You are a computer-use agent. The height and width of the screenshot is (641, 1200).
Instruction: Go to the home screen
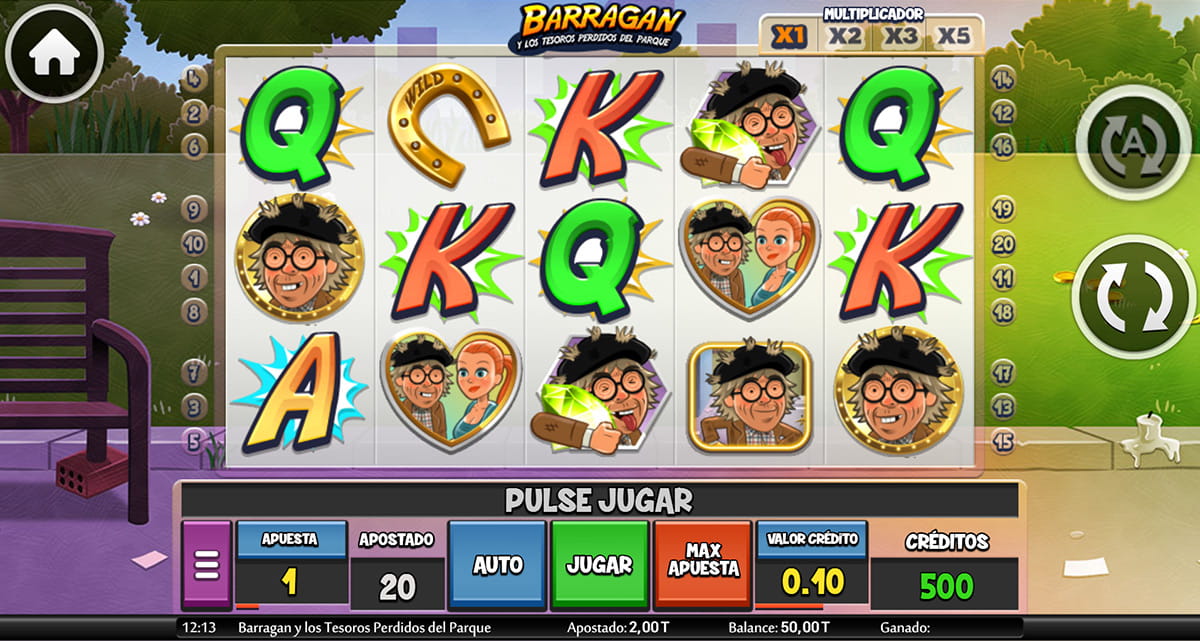pos(54,55)
